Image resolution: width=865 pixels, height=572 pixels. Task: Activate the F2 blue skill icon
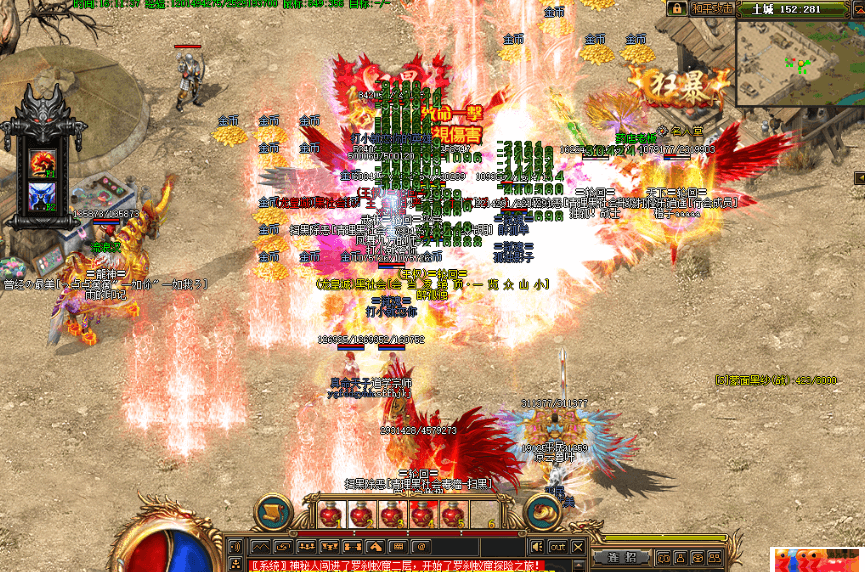(x=42, y=195)
